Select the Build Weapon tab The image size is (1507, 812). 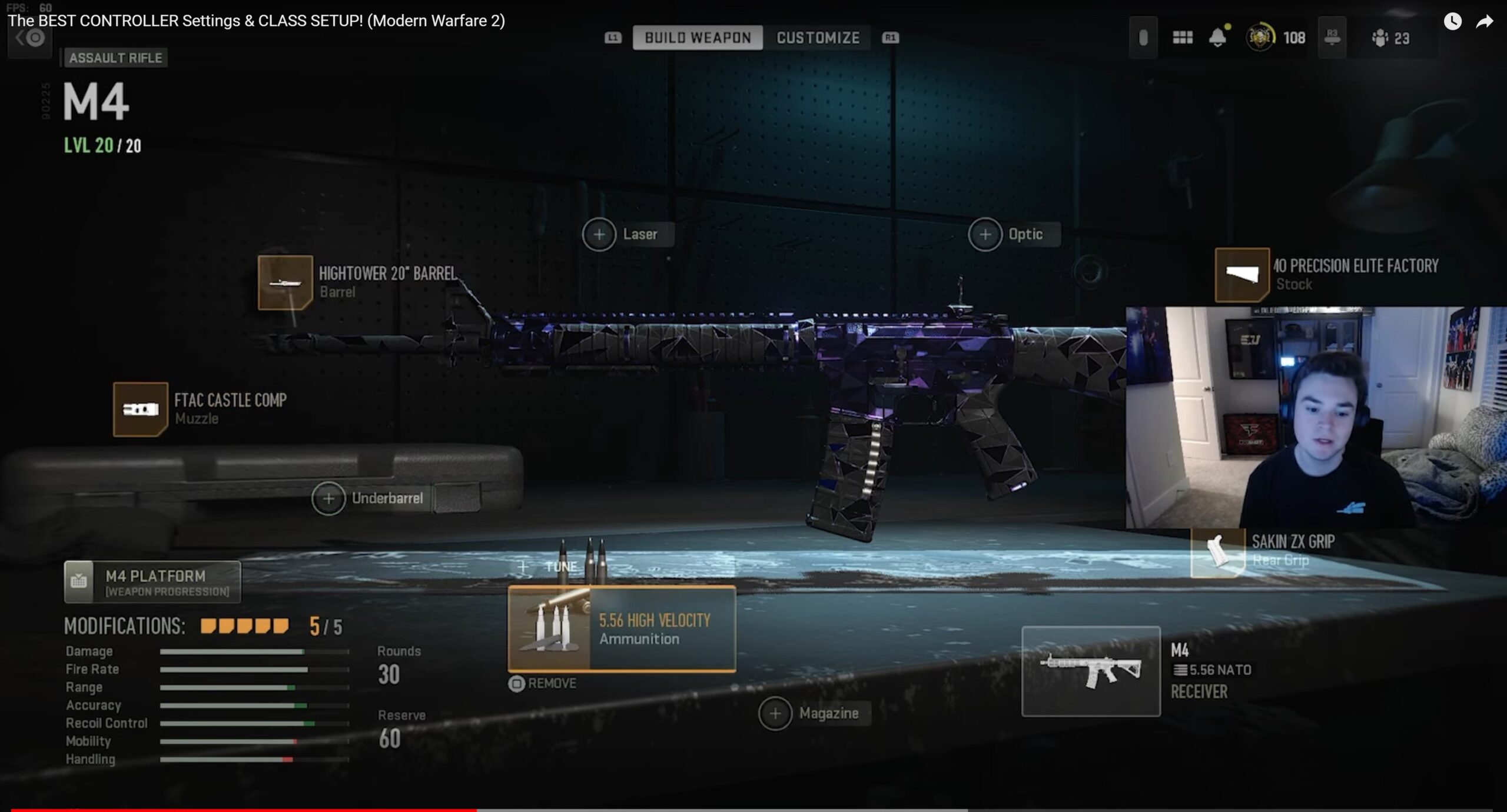698,38
